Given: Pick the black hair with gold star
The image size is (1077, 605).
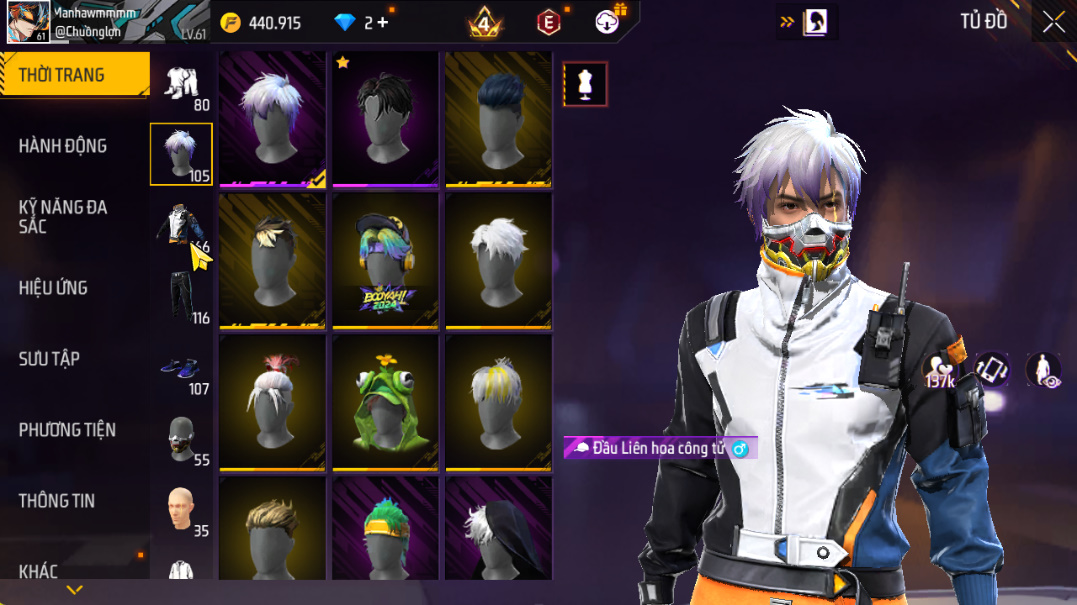Looking at the screenshot, I should (385, 118).
